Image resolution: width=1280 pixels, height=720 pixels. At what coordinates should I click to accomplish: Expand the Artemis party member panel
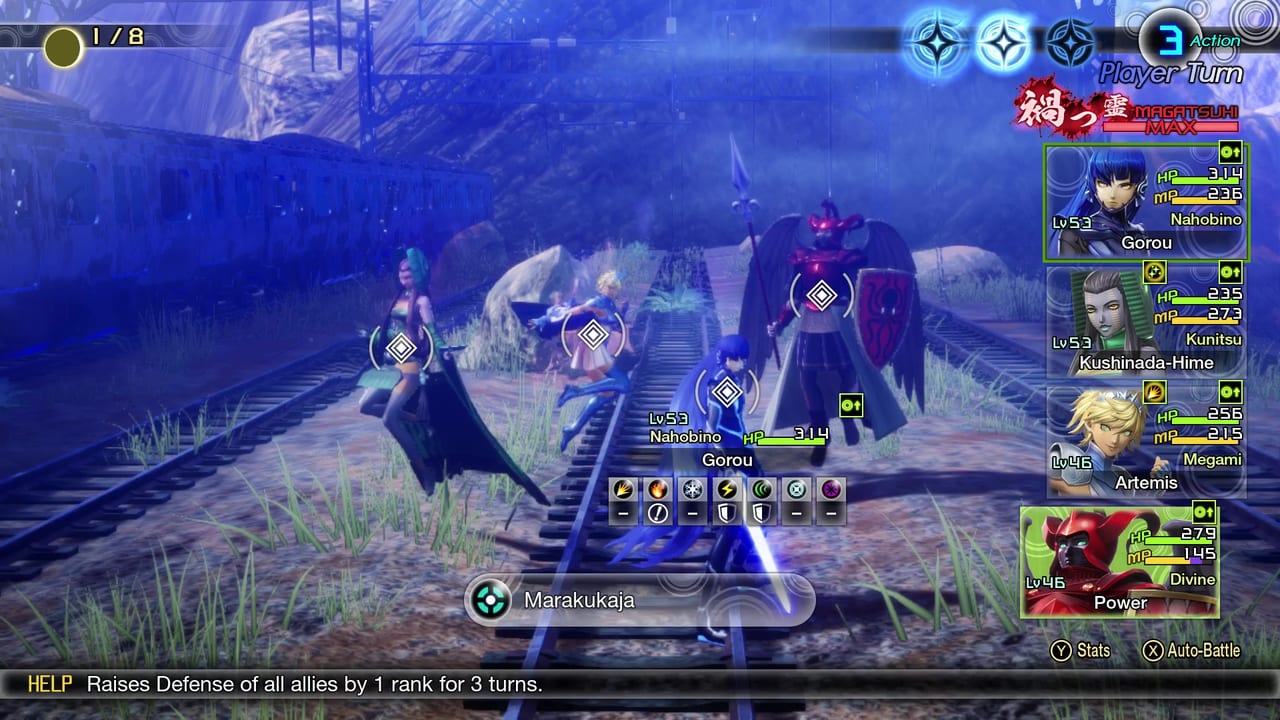pyautogui.click(x=1146, y=440)
